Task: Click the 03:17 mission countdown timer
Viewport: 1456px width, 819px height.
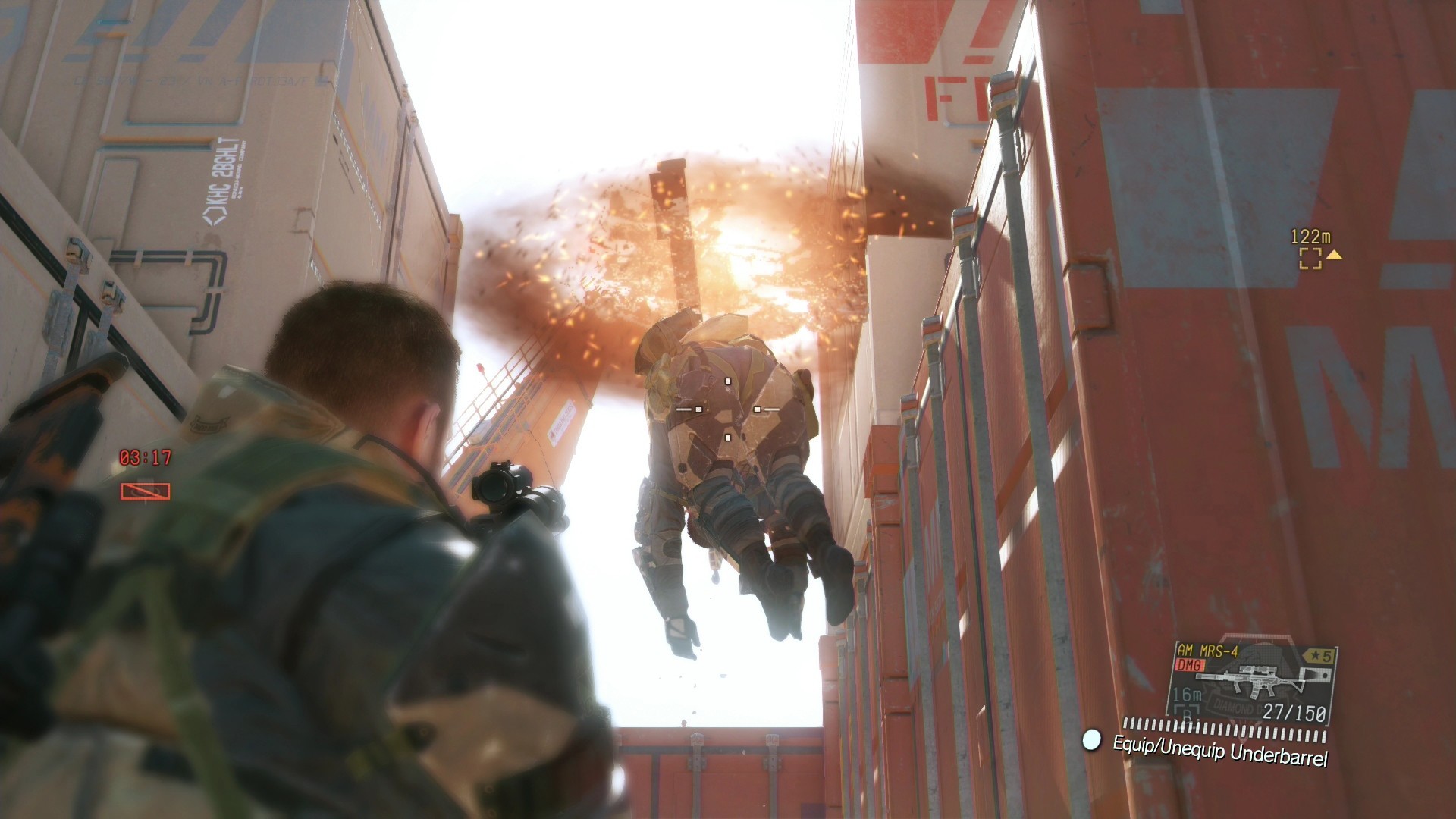Action: pyautogui.click(x=145, y=457)
